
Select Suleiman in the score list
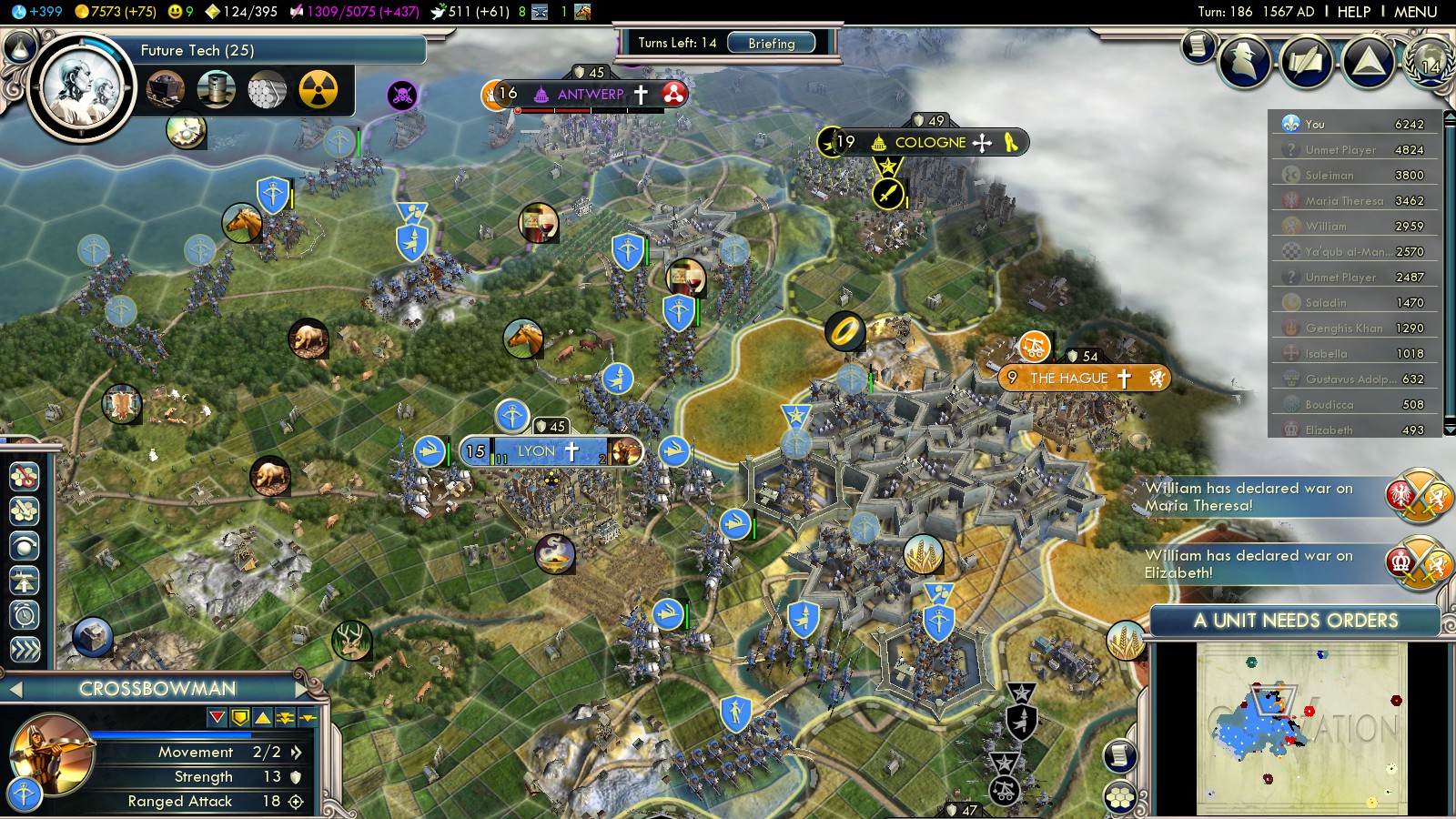click(1329, 176)
